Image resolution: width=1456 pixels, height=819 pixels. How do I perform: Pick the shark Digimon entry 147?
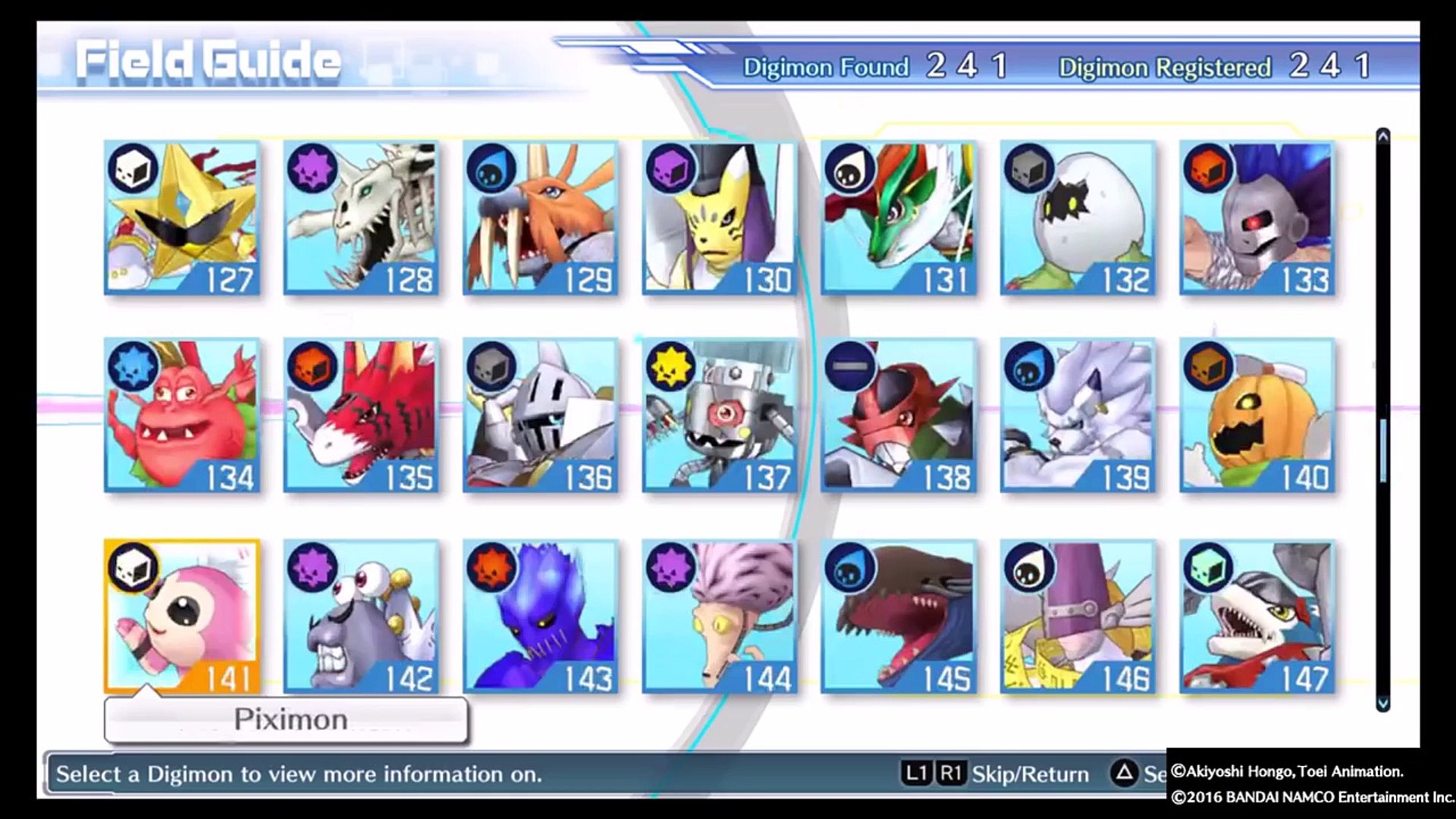(x=1257, y=616)
